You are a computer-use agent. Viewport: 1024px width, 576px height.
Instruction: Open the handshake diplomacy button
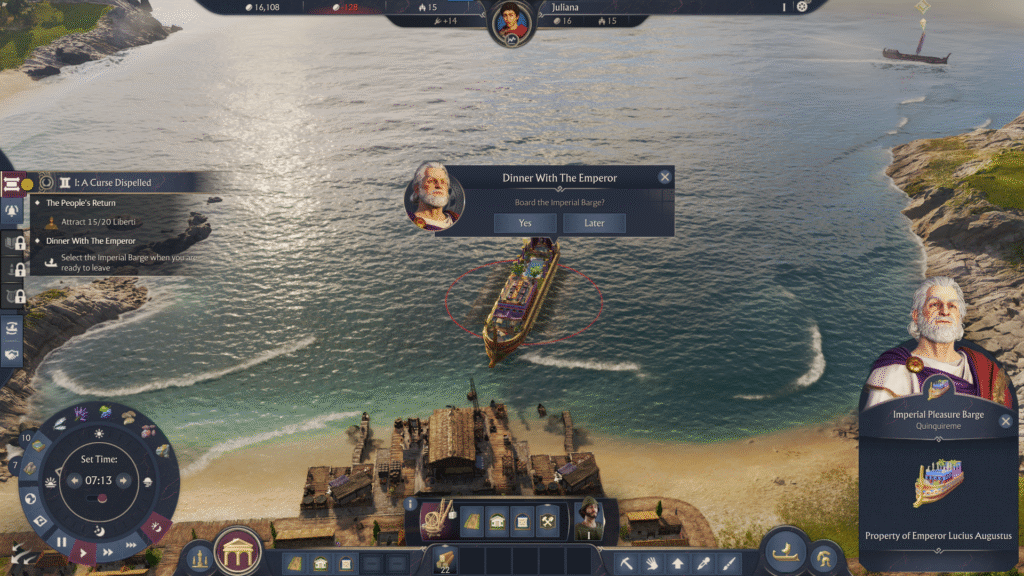(x=13, y=354)
